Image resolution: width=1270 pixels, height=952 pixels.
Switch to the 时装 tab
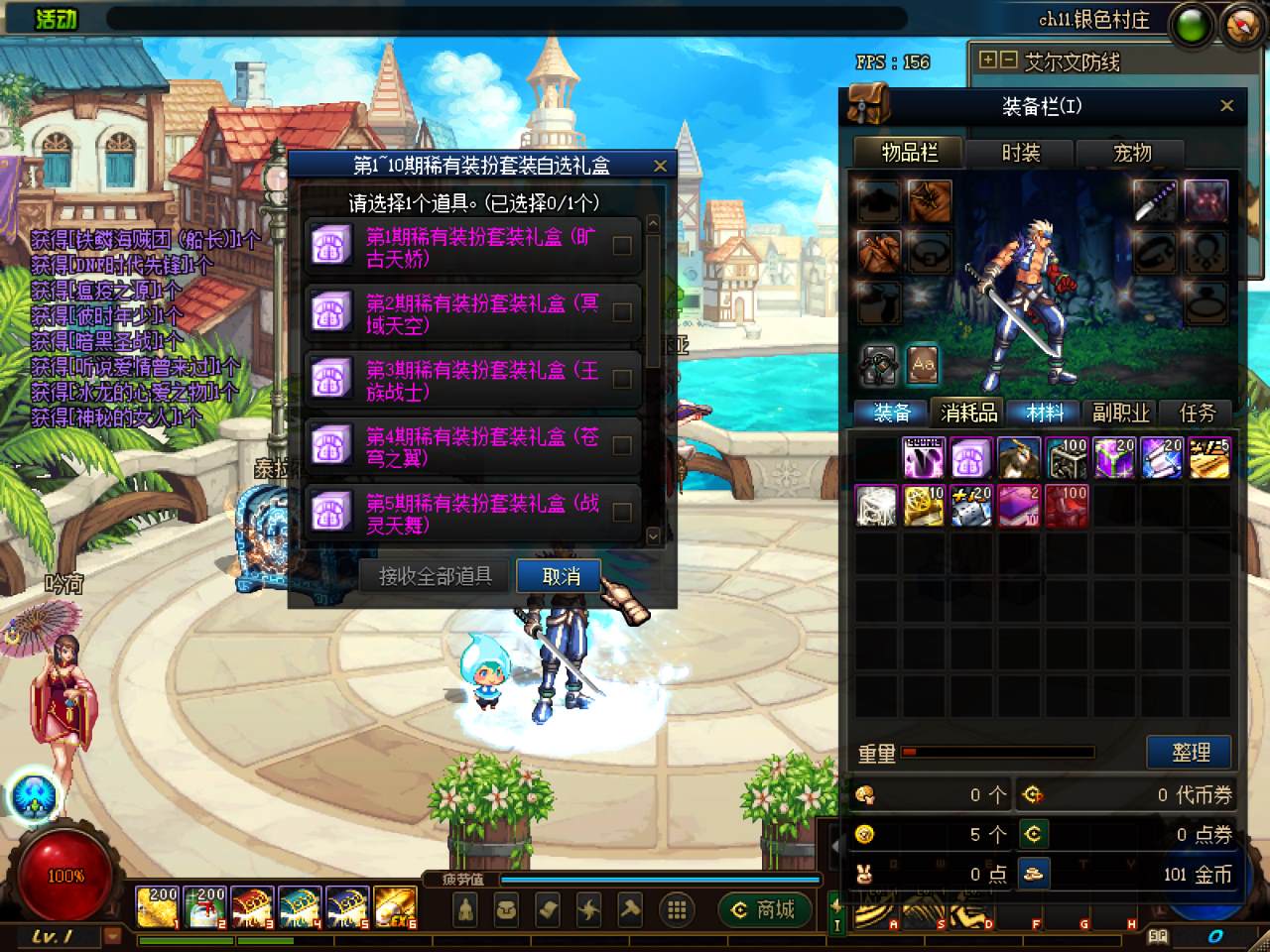pos(1020,153)
